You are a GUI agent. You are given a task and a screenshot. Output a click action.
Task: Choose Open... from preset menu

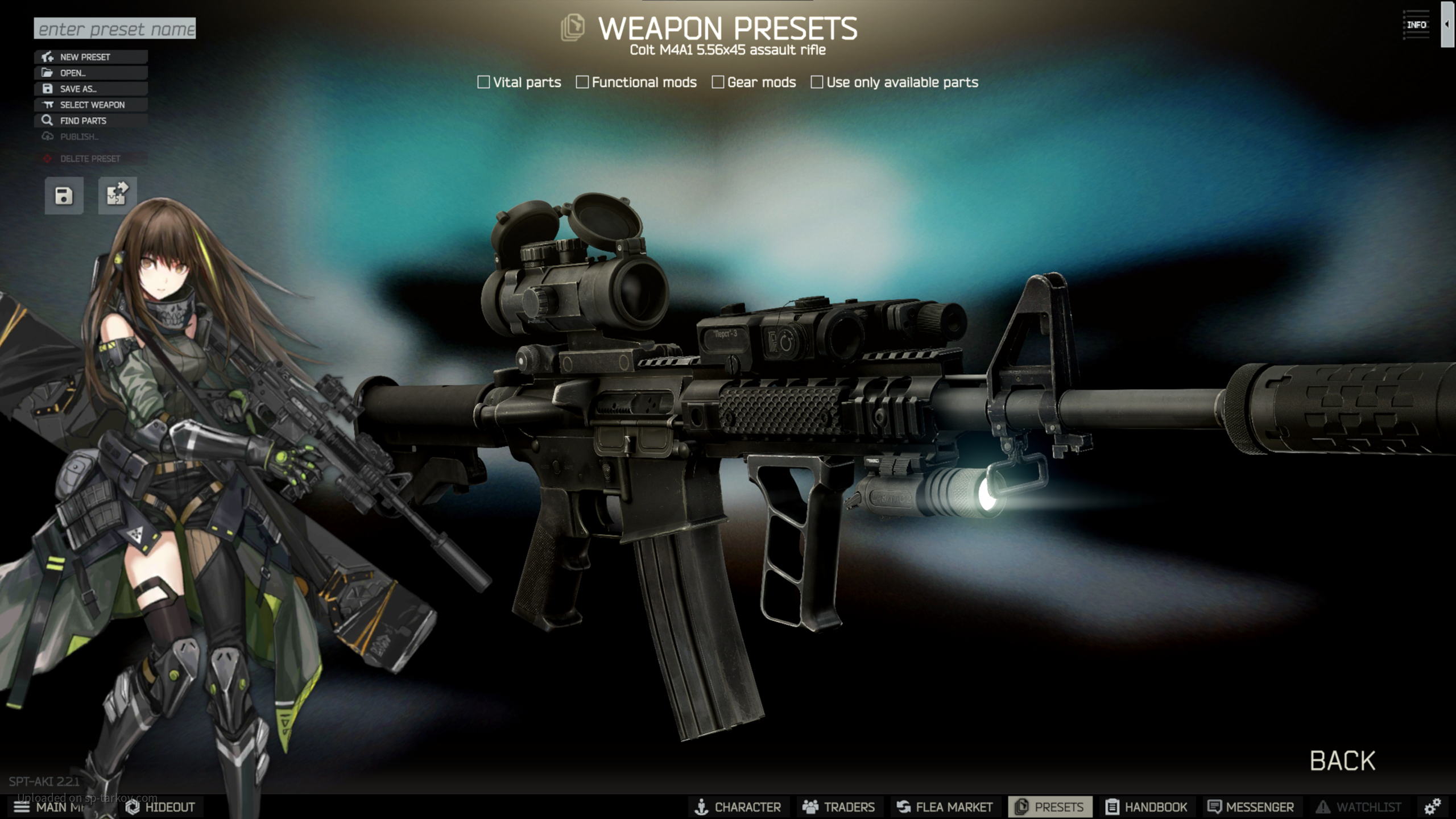click(x=91, y=73)
